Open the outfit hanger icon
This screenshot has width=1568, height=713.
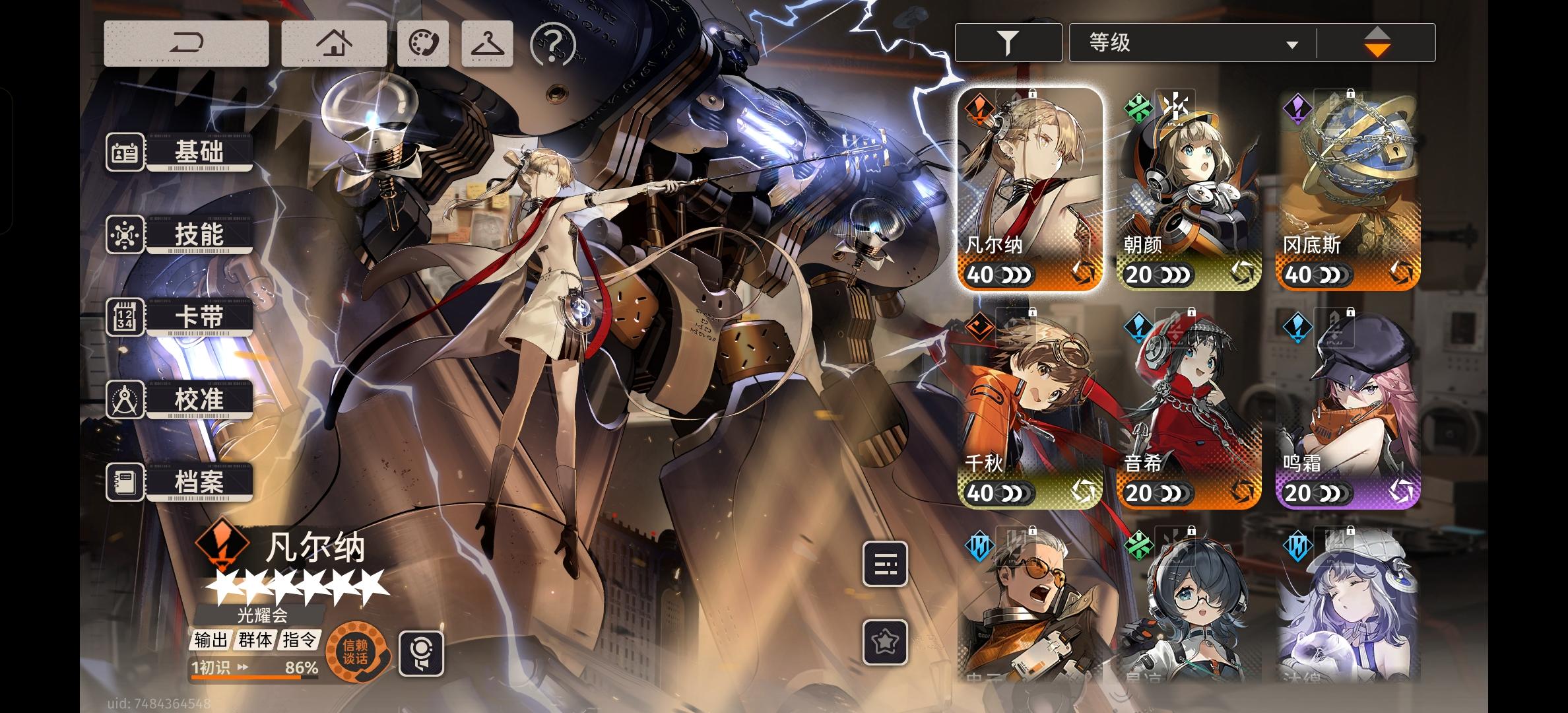[x=486, y=42]
